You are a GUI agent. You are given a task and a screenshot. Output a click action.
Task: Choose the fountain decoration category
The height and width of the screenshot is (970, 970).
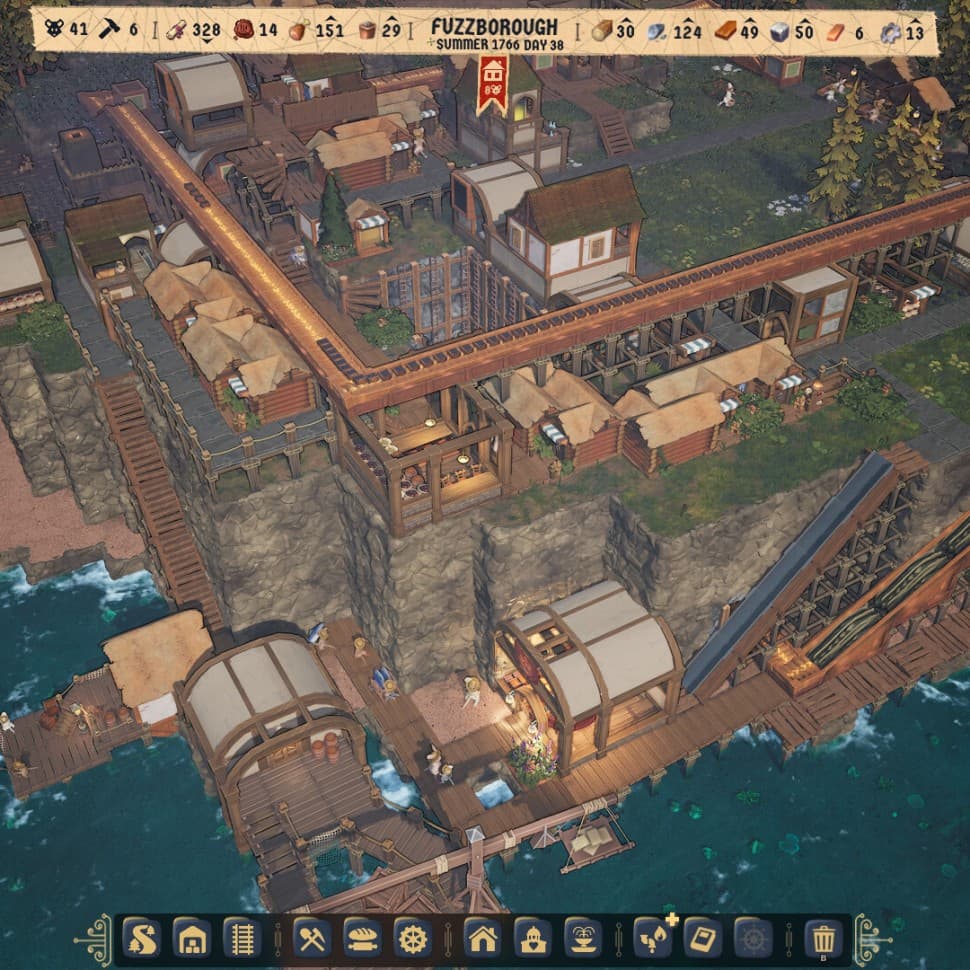(x=582, y=939)
